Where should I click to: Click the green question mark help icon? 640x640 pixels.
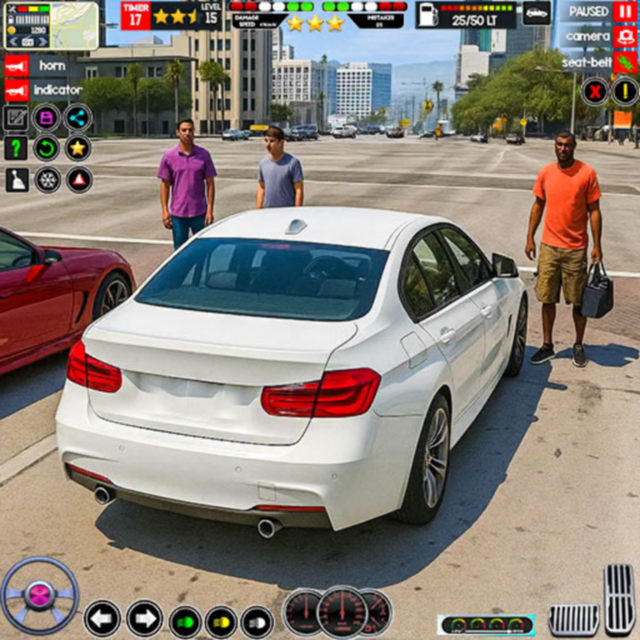pyautogui.click(x=16, y=148)
